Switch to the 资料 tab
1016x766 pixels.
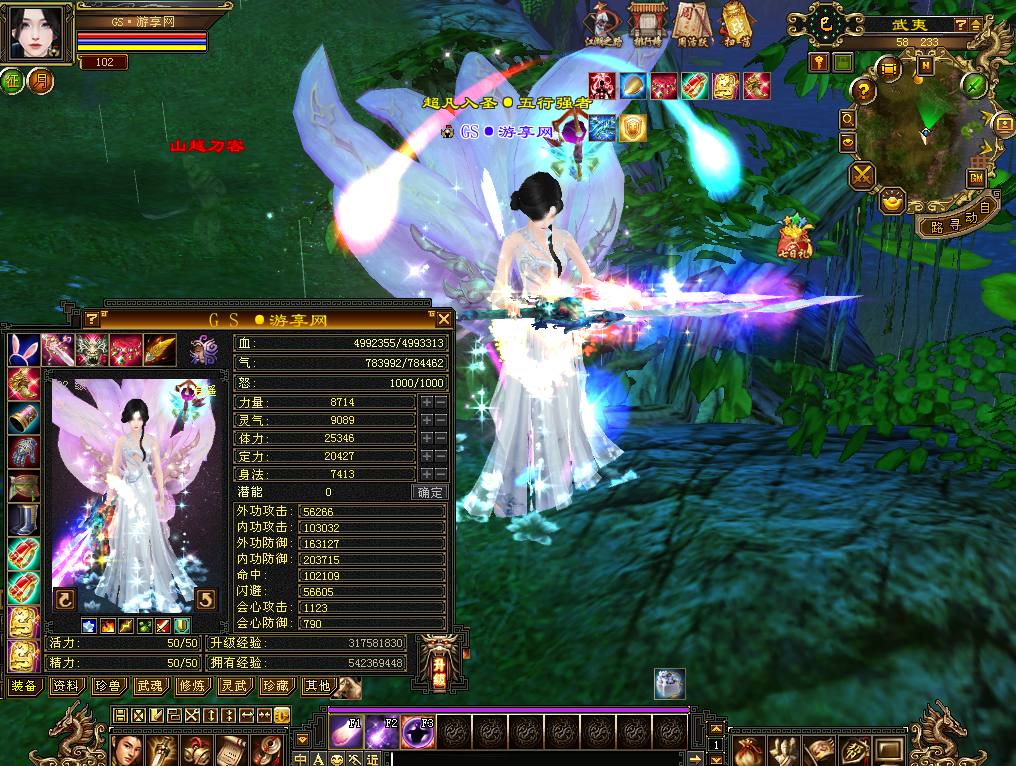coord(66,686)
